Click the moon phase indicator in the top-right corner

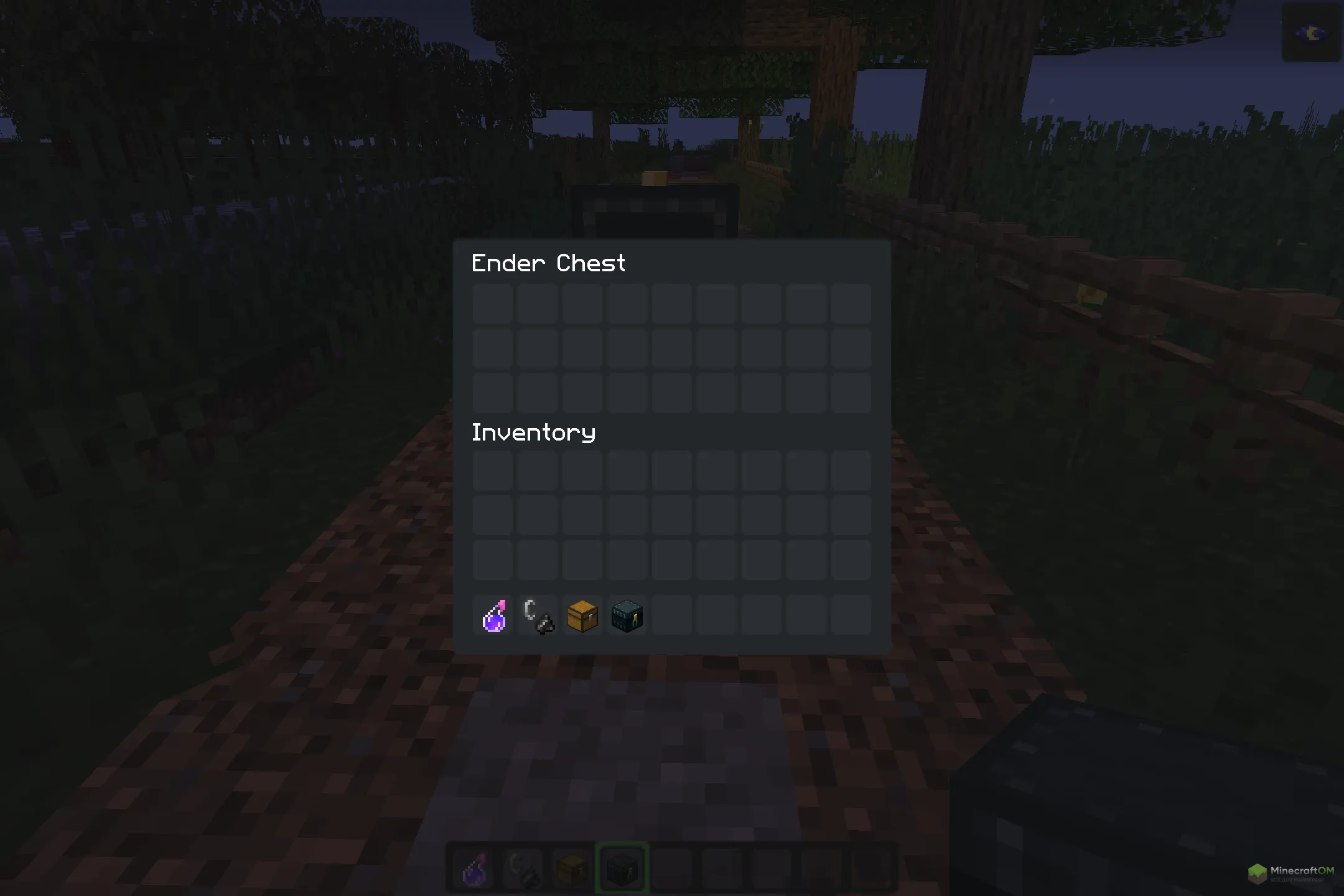click(1310, 34)
